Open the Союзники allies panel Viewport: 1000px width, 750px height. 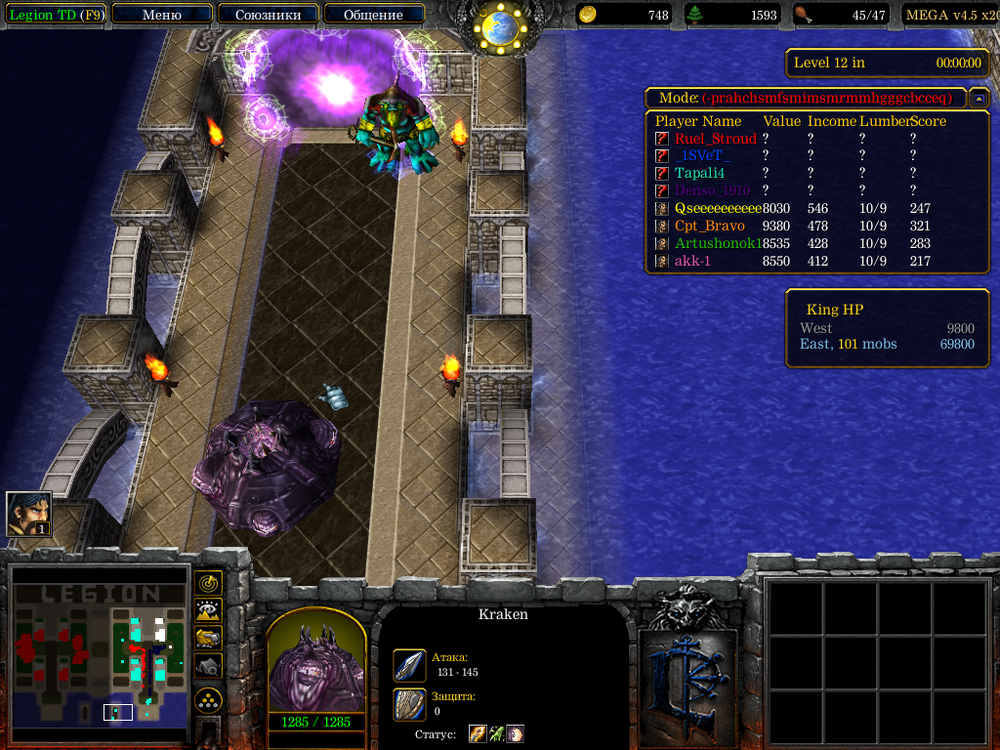267,15
